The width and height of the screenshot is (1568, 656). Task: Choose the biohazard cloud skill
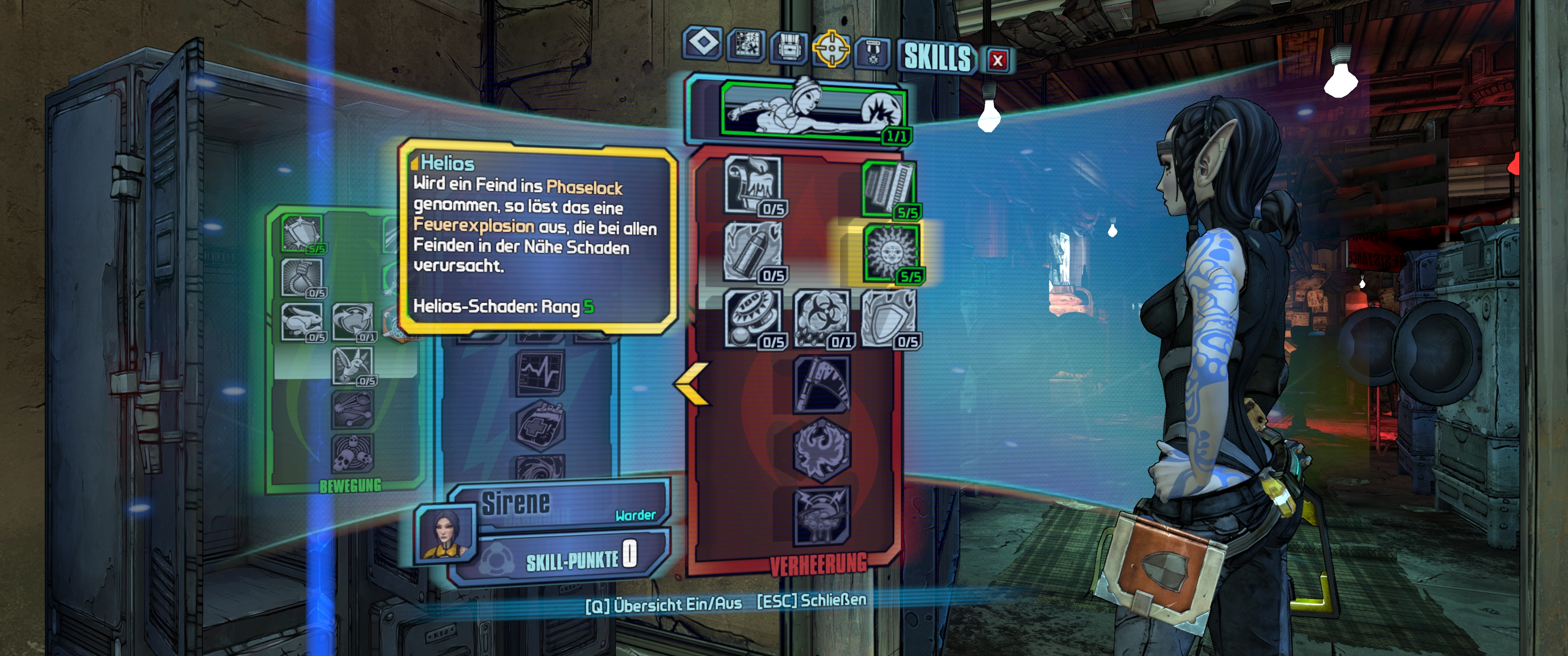point(821,317)
